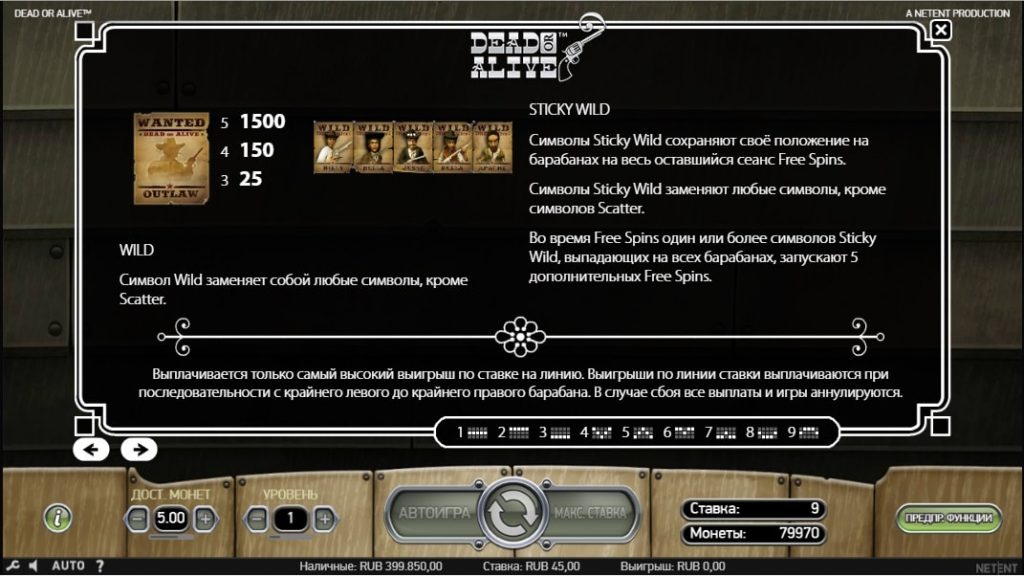The height and width of the screenshot is (576, 1024).
Task: Spin the reels with the round button
Action: (x=512, y=514)
